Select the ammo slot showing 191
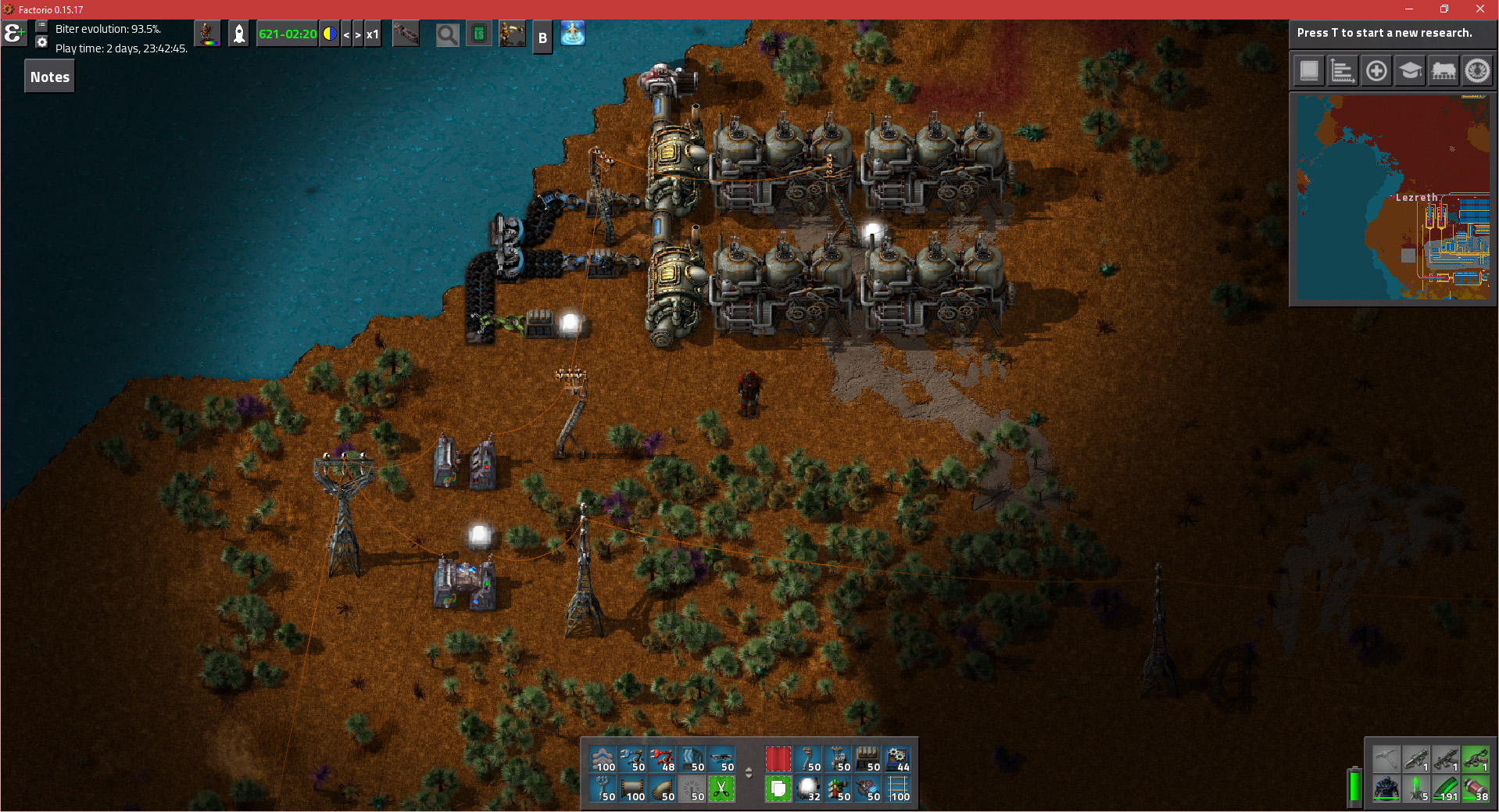Screen dimensions: 1499x812 (1445, 789)
